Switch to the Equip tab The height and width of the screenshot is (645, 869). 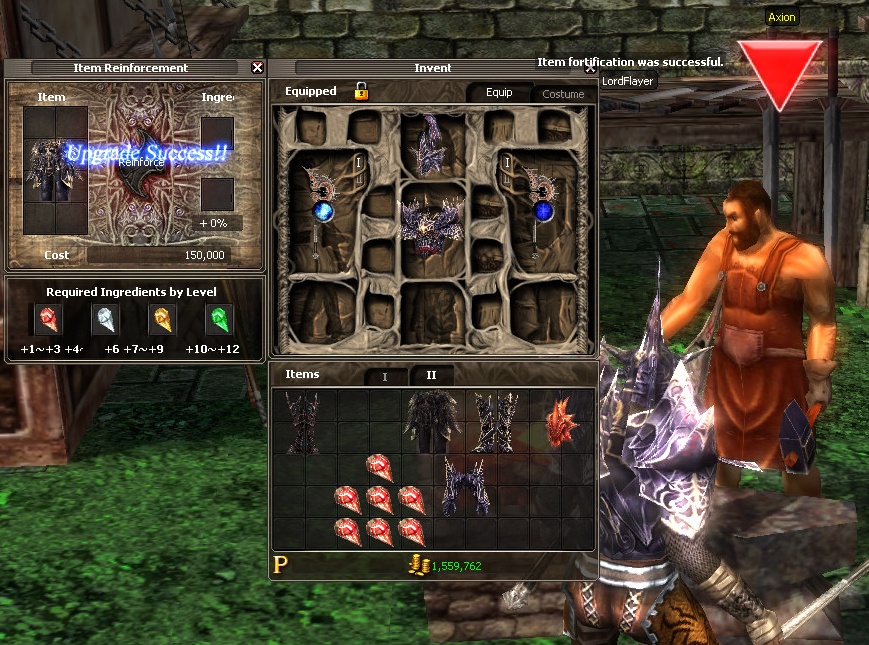coord(499,93)
